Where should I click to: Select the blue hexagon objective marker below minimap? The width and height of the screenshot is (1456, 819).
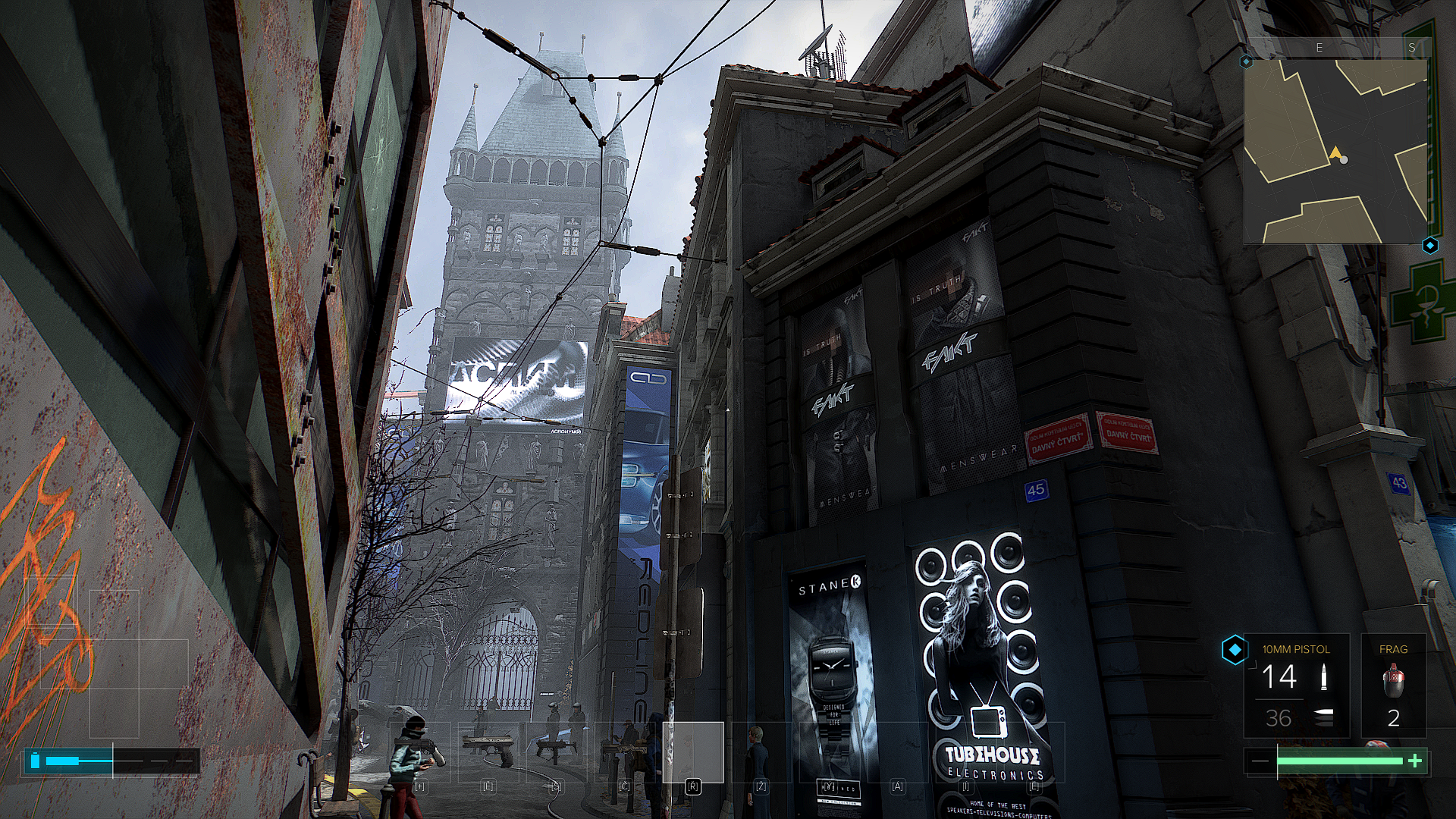point(1430,246)
